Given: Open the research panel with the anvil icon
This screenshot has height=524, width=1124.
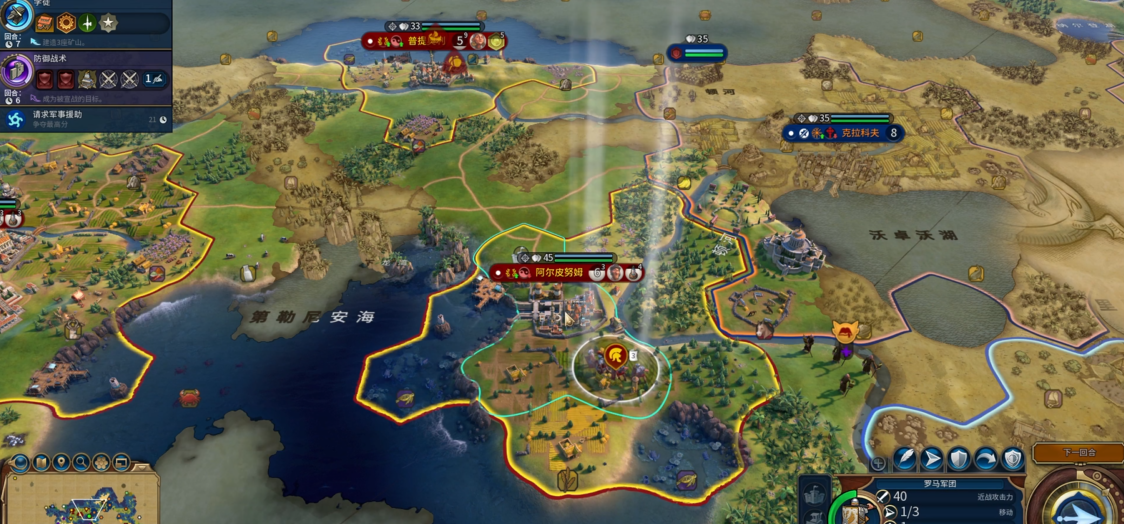Looking at the screenshot, I should (16, 16).
